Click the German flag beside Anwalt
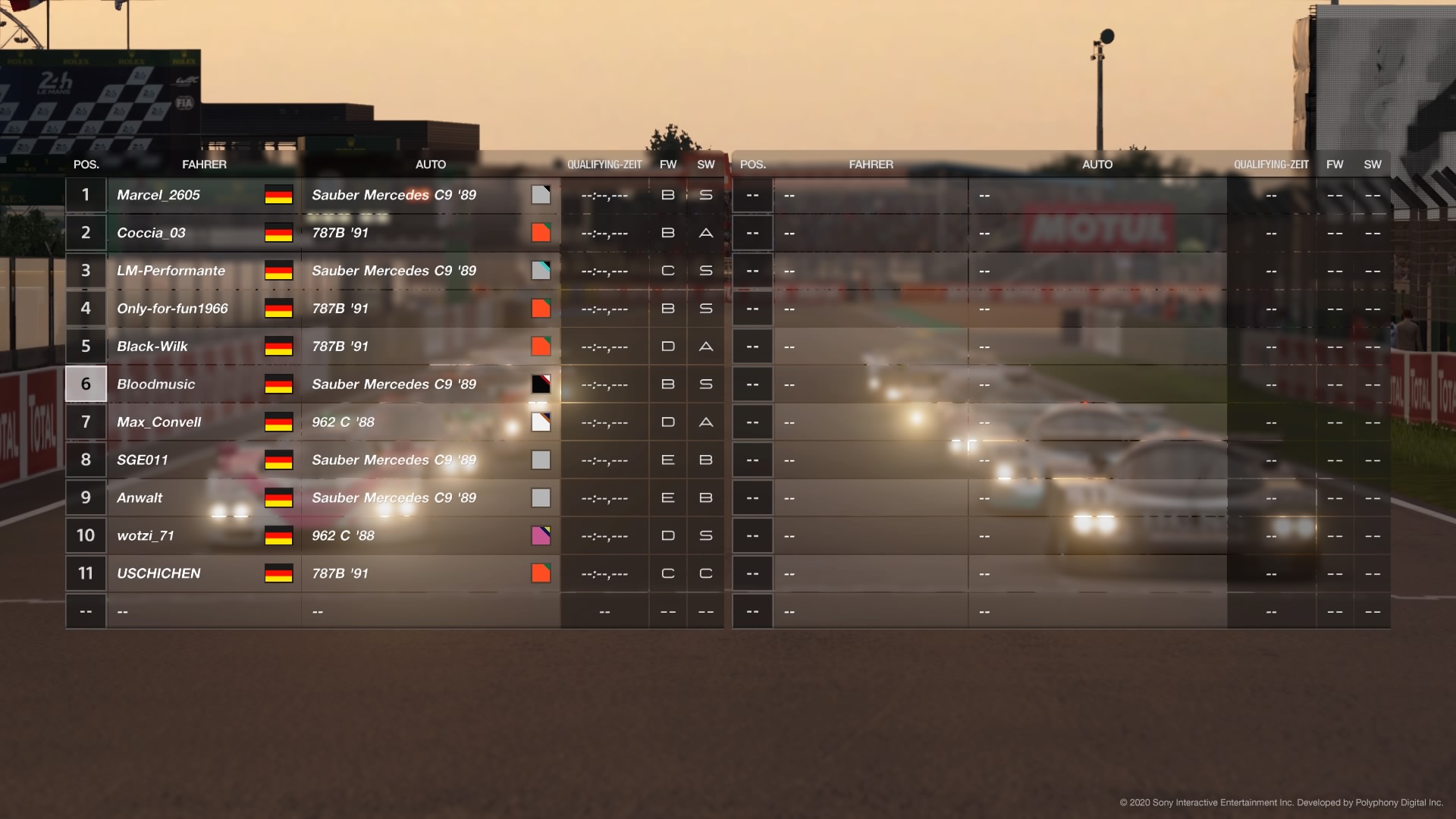This screenshot has height=819, width=1456. (278, 497)
